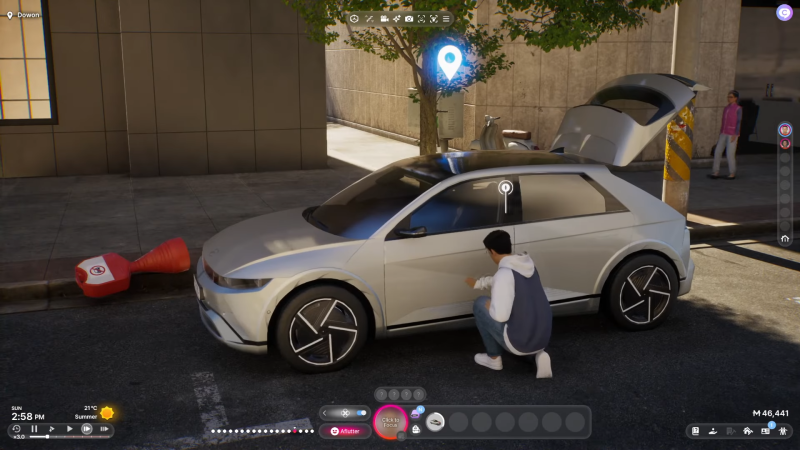This screenshot has height=450, width=800.
Task: Open the hamburger menu in top toolbar
Action: (x=445, y=19)
